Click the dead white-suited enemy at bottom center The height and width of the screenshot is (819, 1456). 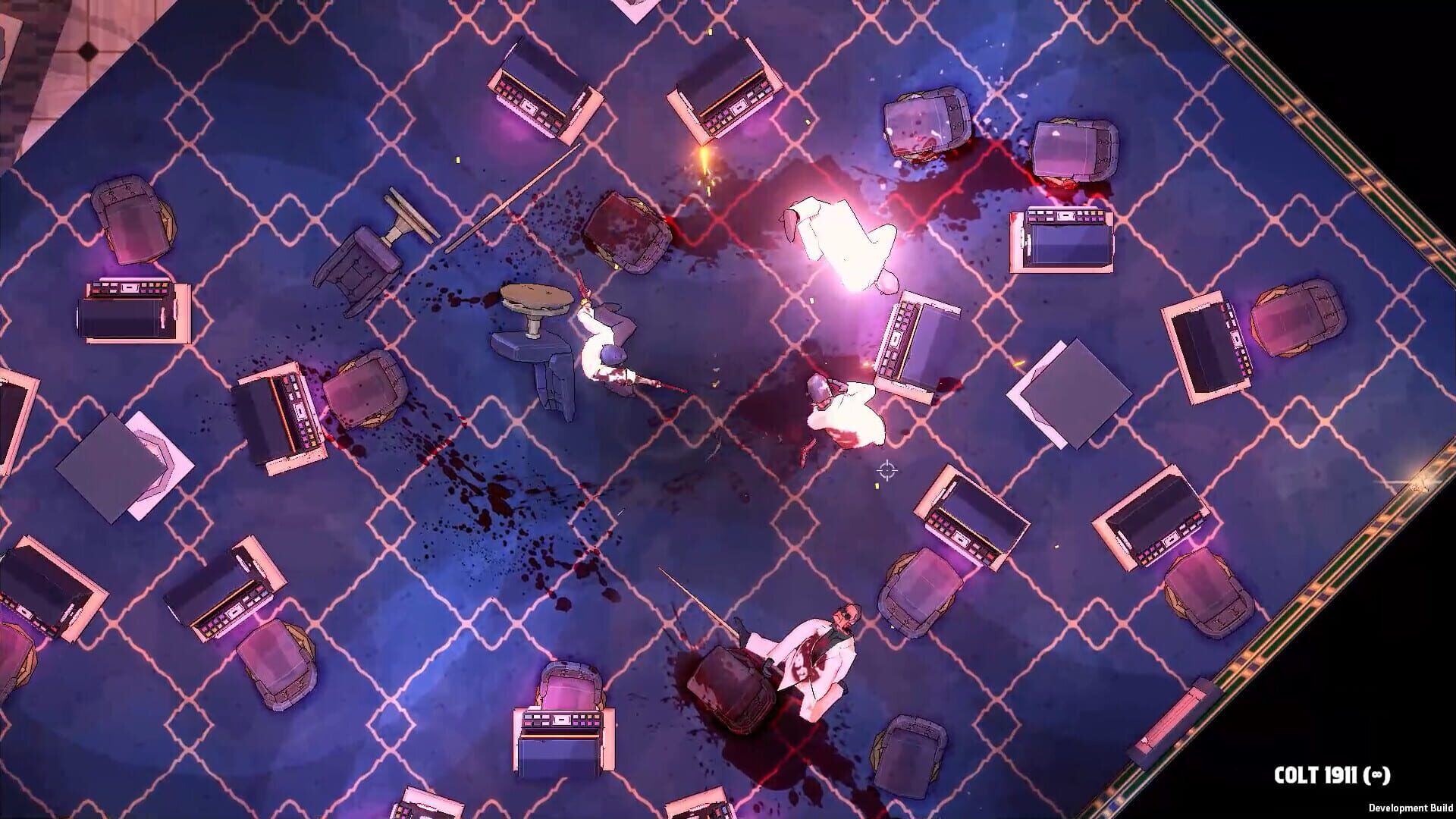point(808,652)
